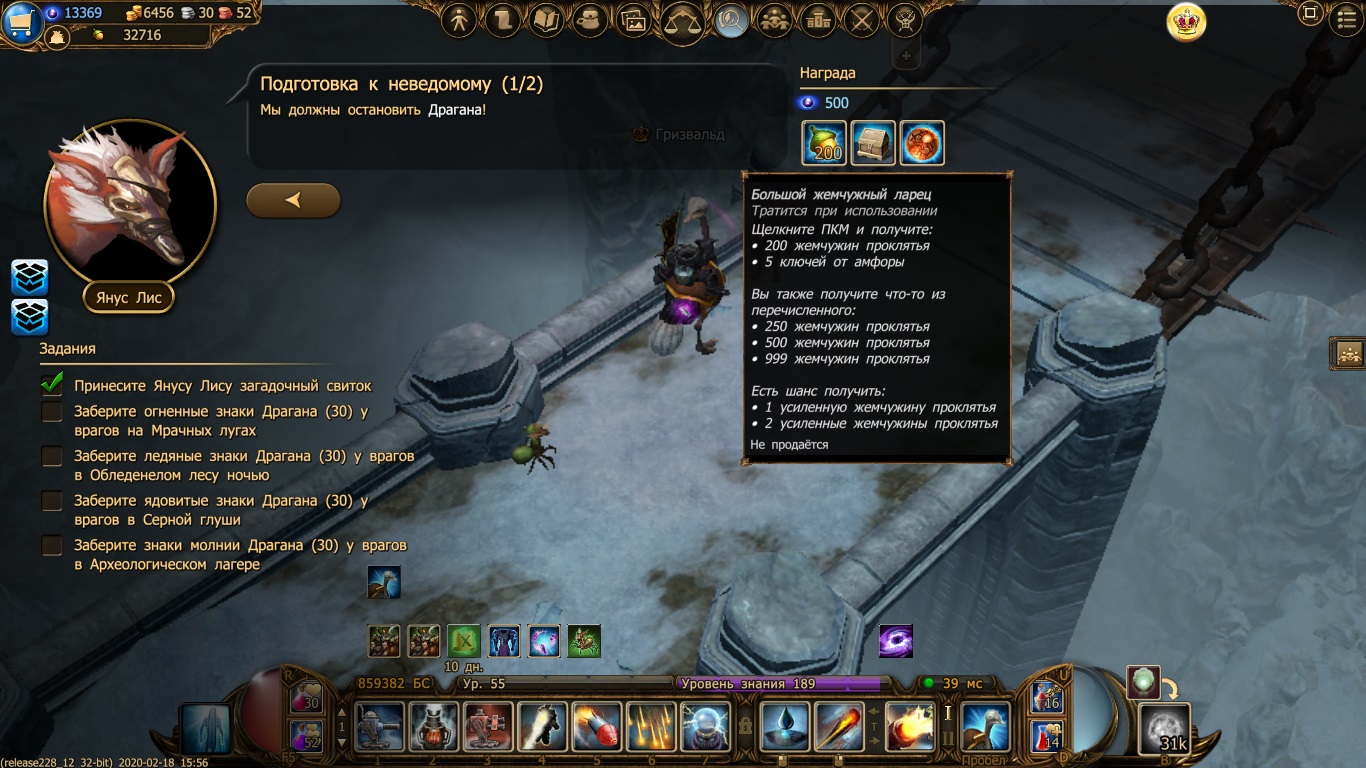Select the green sack reward with 200

click(x=824, y=143)
